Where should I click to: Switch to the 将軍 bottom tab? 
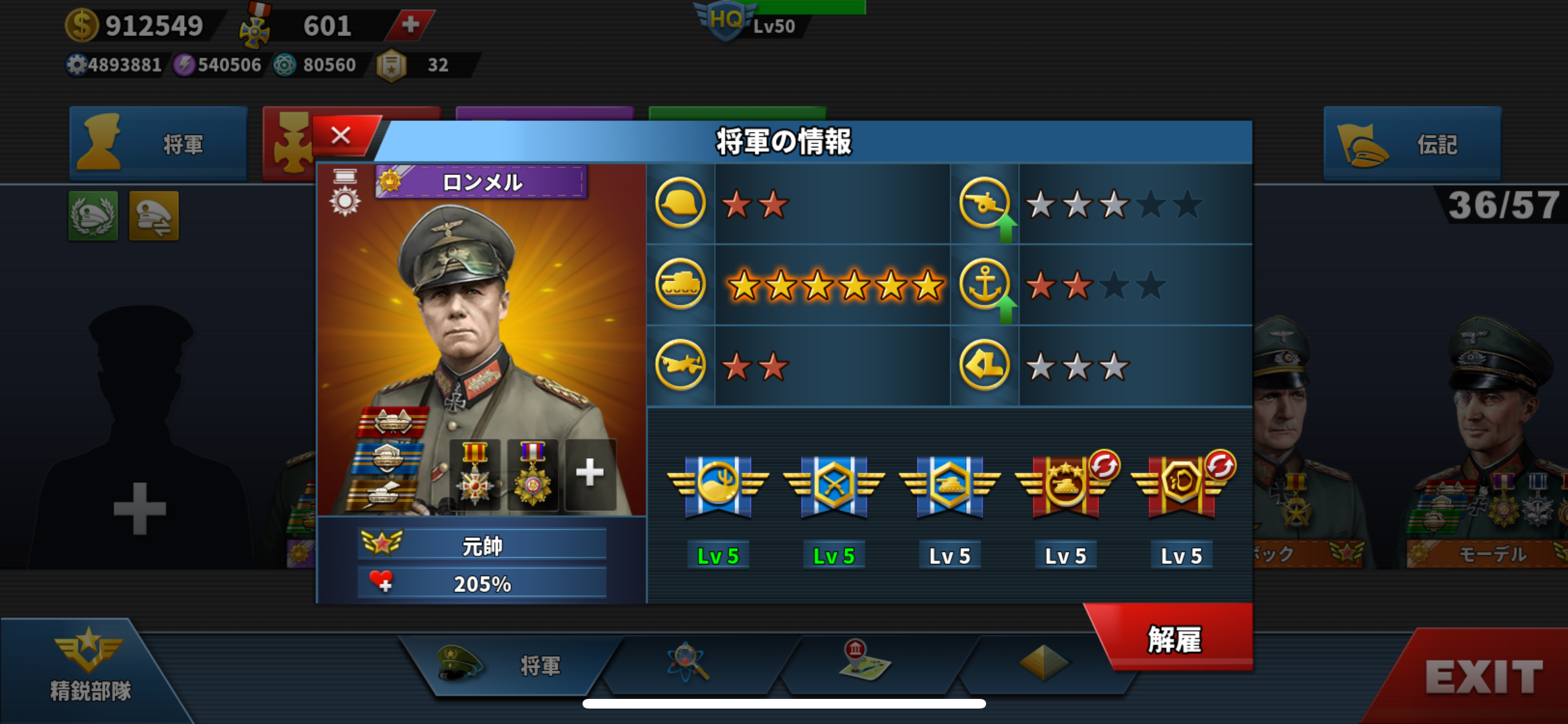click(509, 665)
